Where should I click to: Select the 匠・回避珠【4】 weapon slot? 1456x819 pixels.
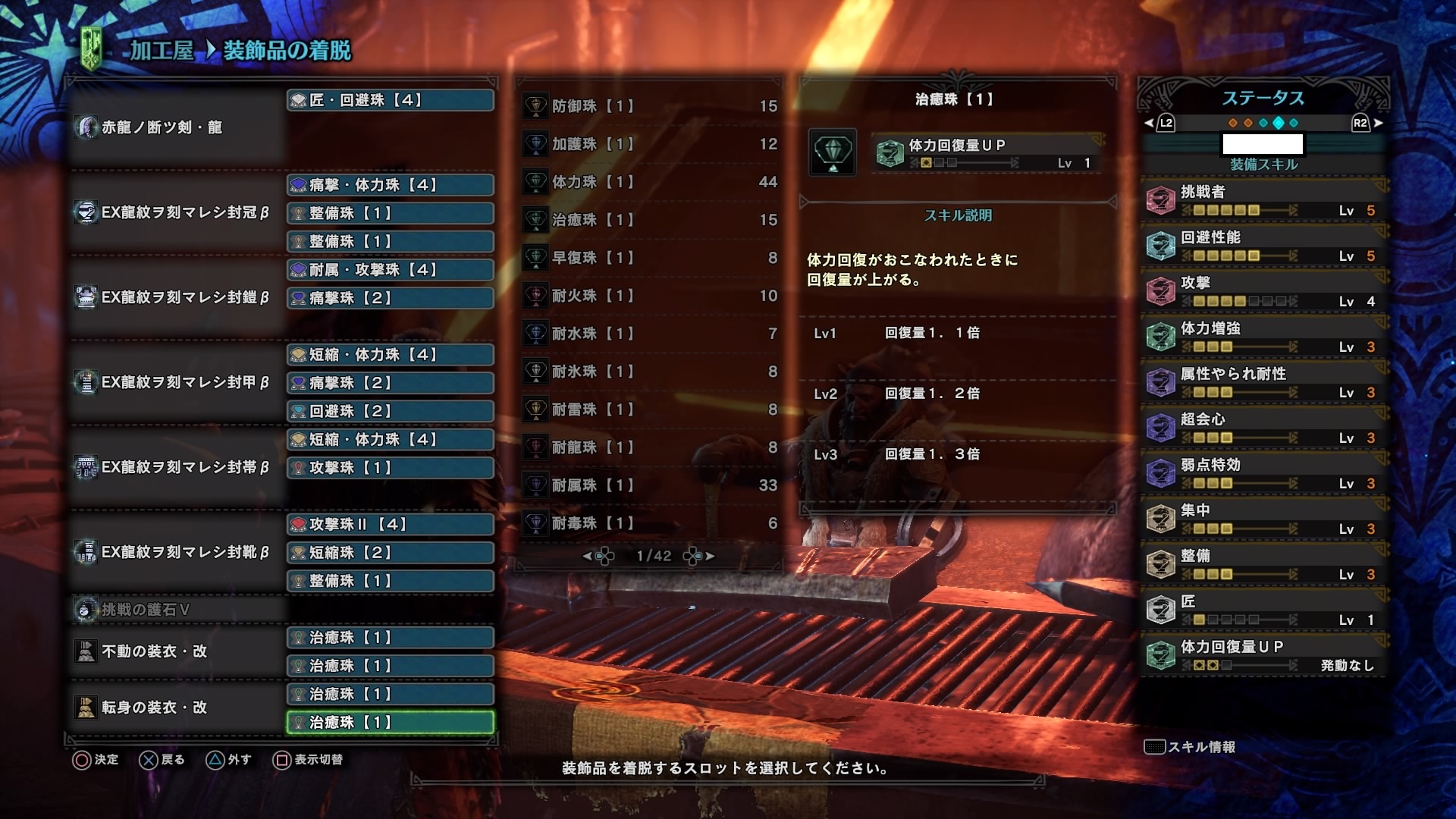(391, 100)
